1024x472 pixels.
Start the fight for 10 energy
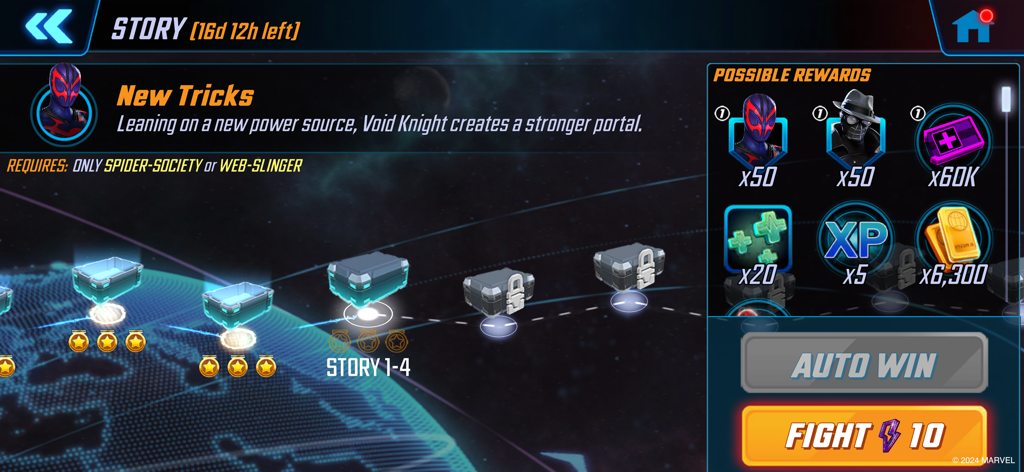[864, 435]
